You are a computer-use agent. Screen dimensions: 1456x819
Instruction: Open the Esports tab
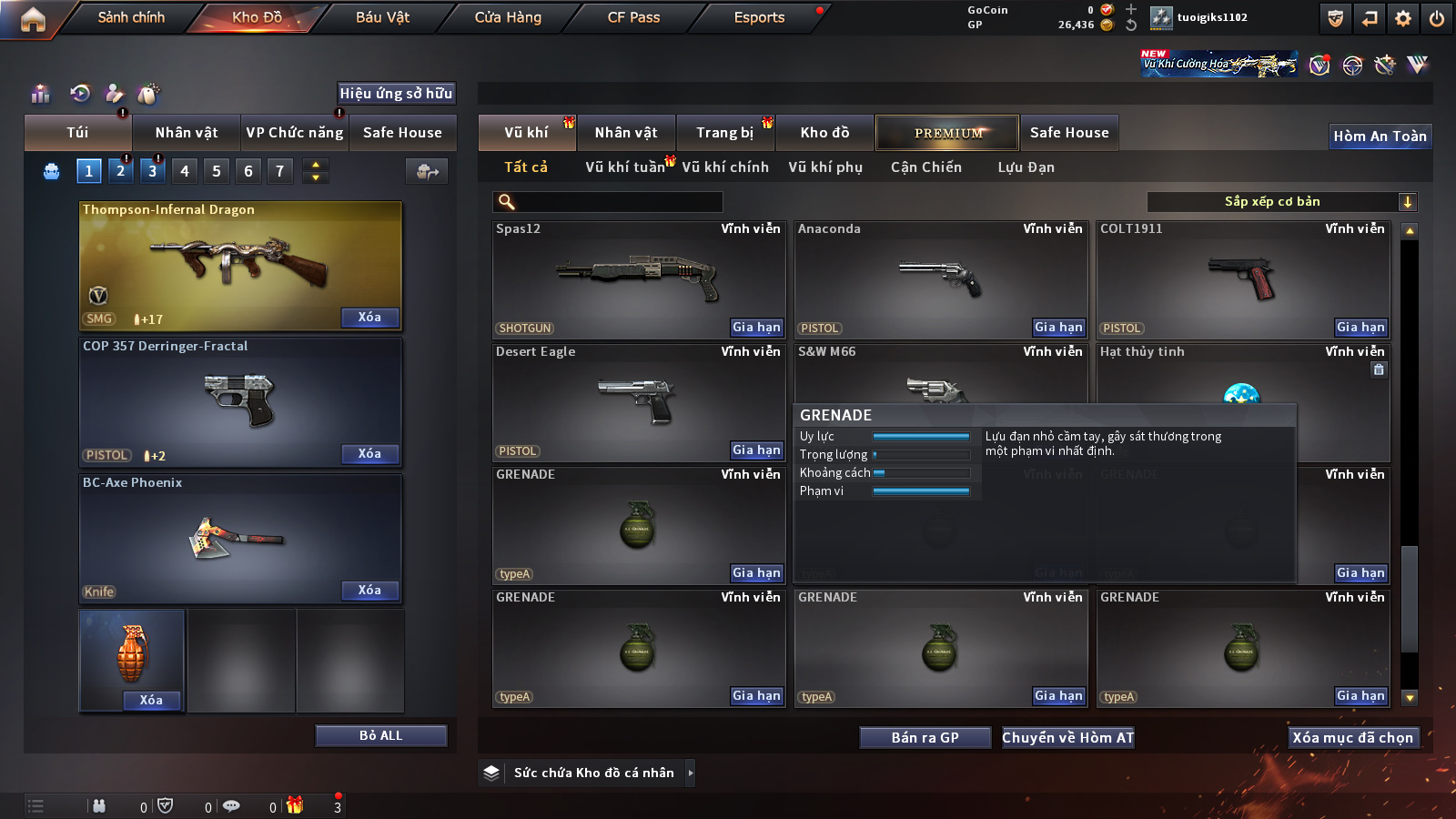[759, 17]
